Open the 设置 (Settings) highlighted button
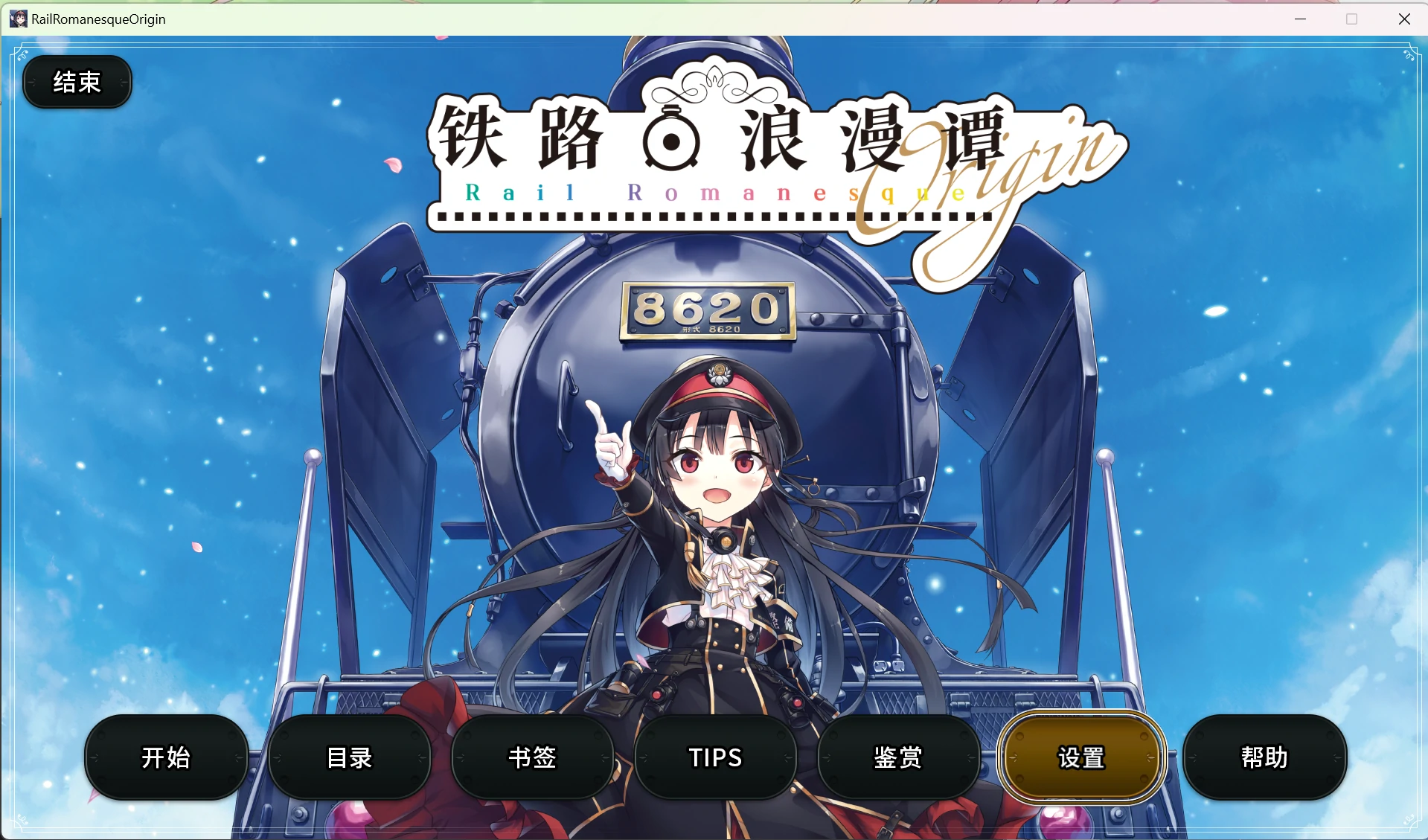1428x840 pixels. point(1080,757)
